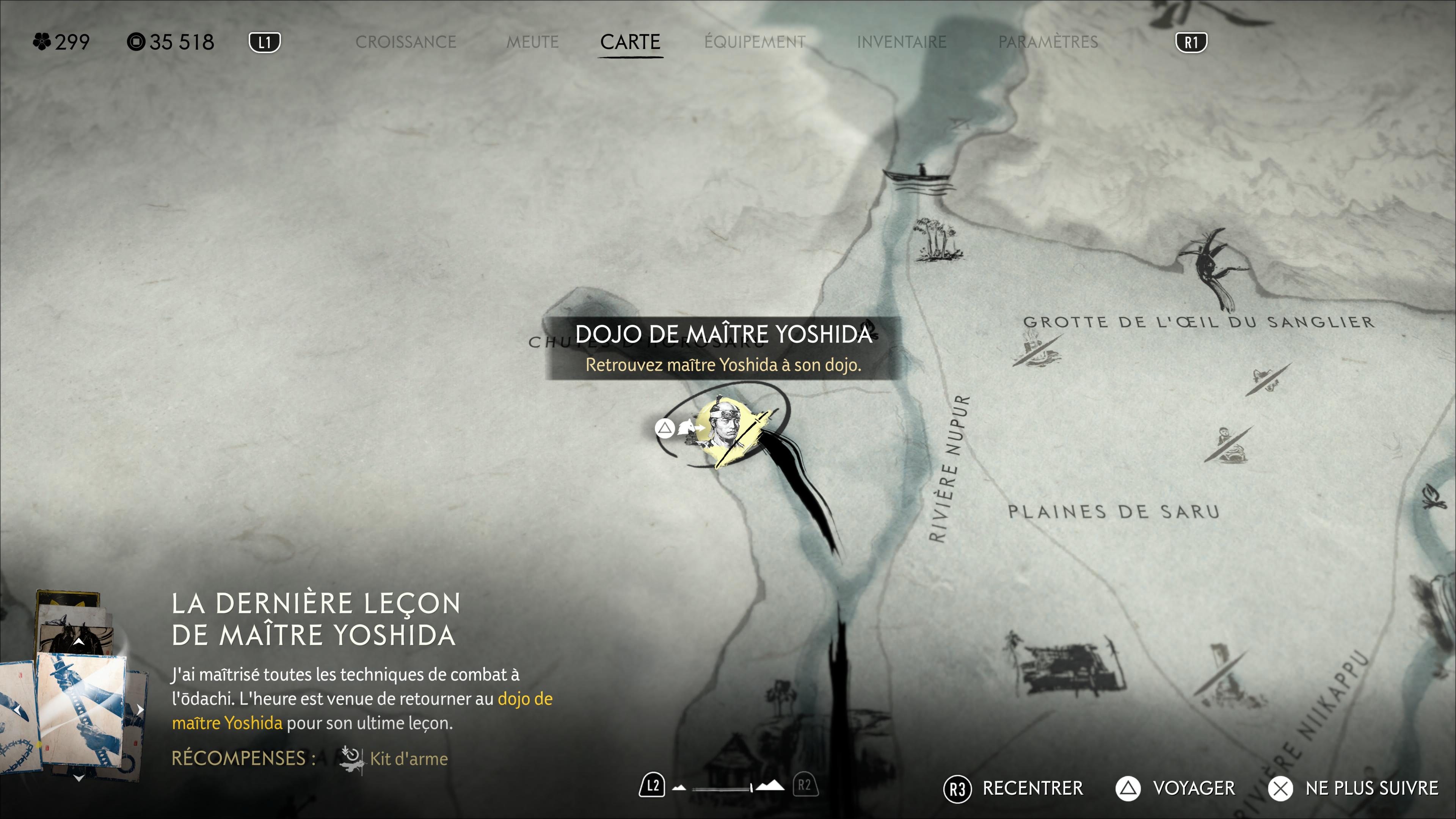Switch to the Croissance tab
Screen dimensions: 1456x819
[405, 42]
